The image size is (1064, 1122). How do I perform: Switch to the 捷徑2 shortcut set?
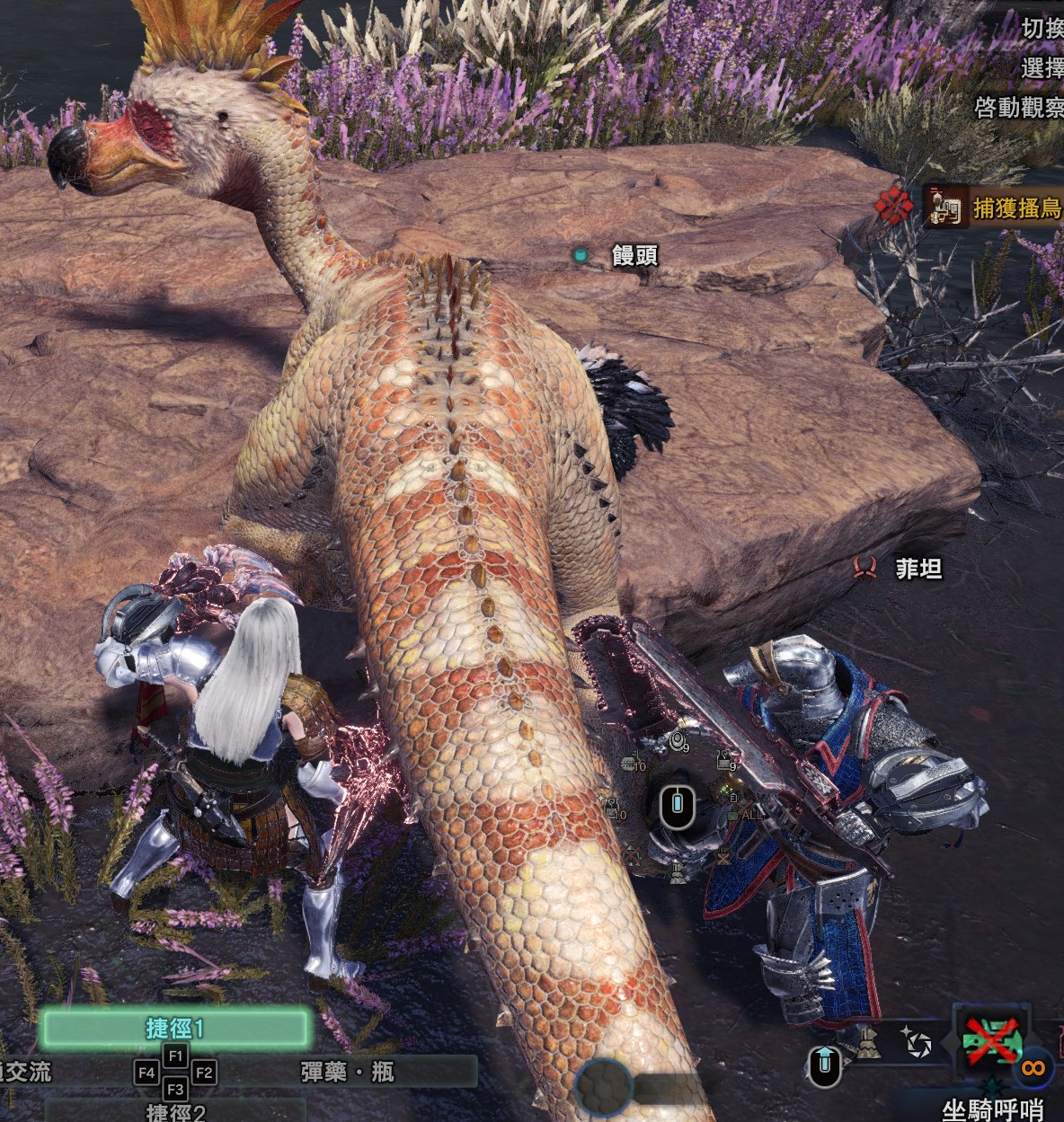tap(176, 1112)
